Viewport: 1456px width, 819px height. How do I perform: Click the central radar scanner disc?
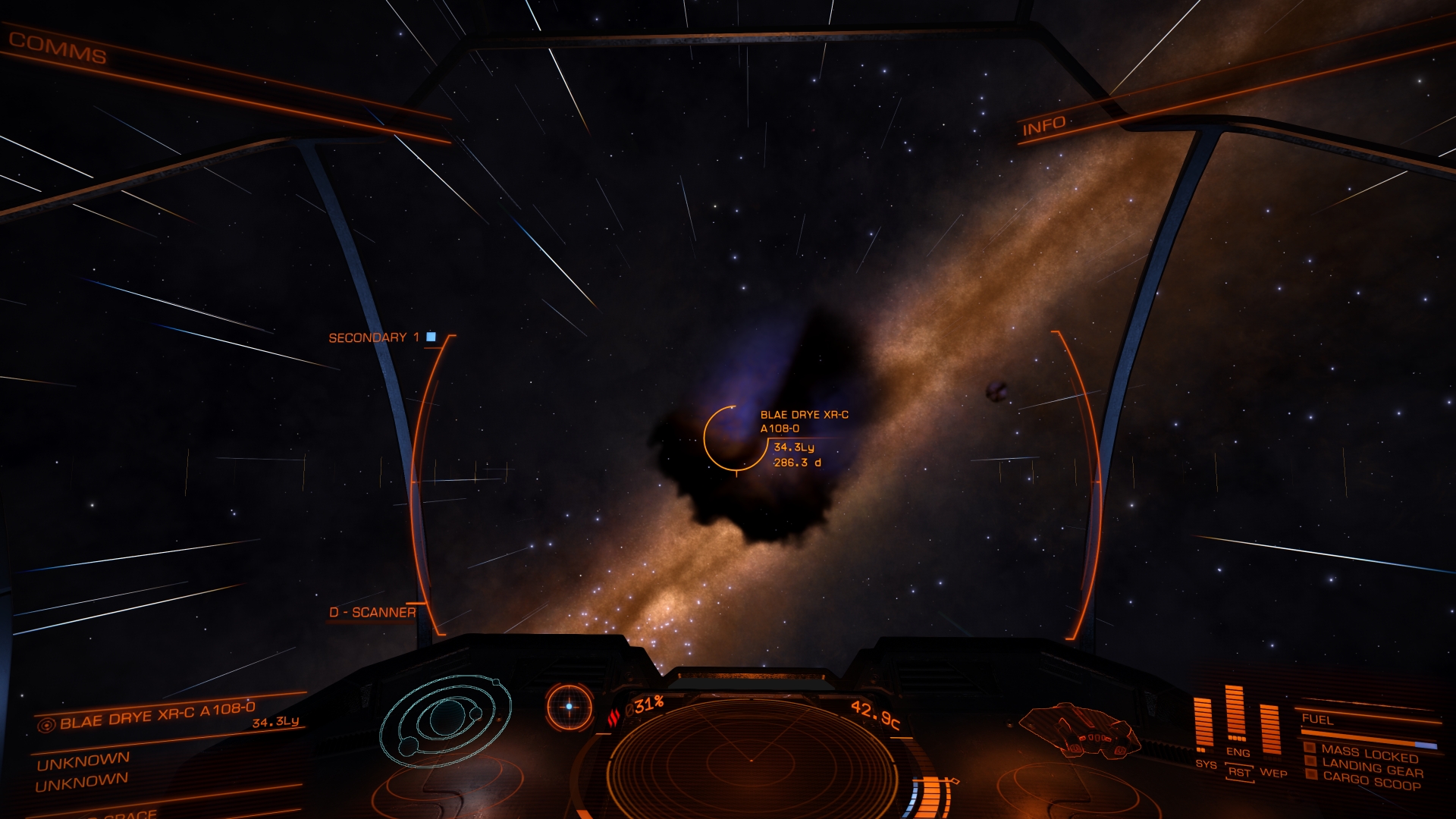tap(751, 758)
